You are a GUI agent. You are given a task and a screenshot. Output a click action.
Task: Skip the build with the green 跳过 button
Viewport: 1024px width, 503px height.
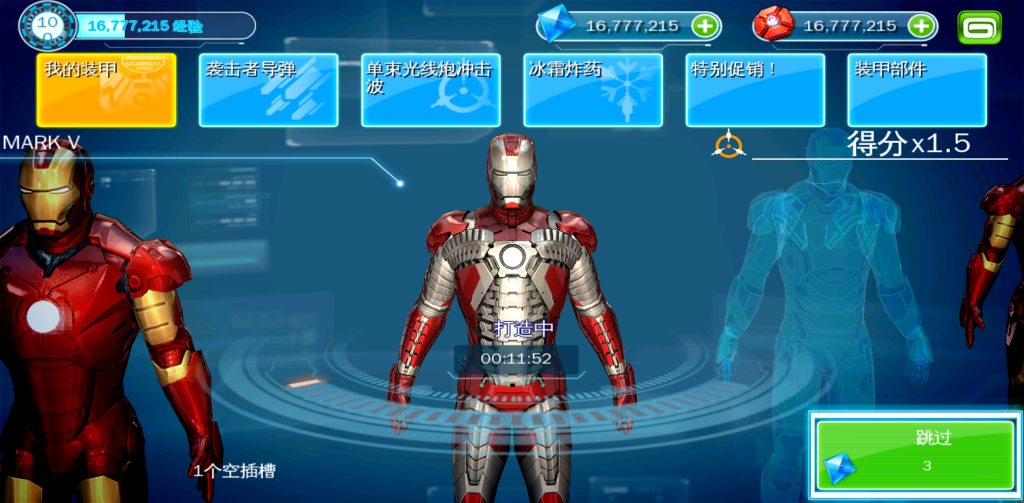pos(916,454)
